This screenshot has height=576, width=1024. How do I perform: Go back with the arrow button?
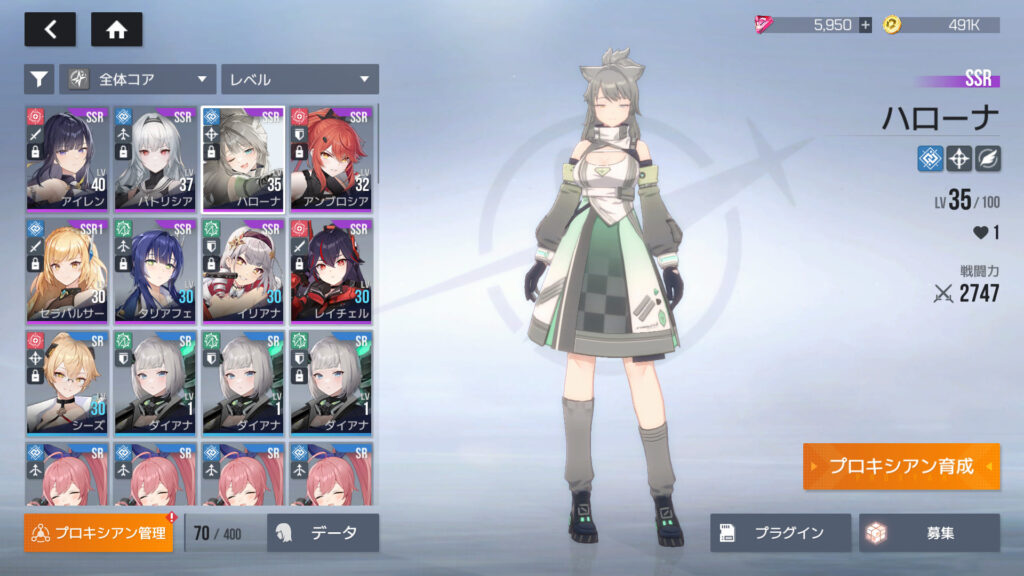pos(50,30)
